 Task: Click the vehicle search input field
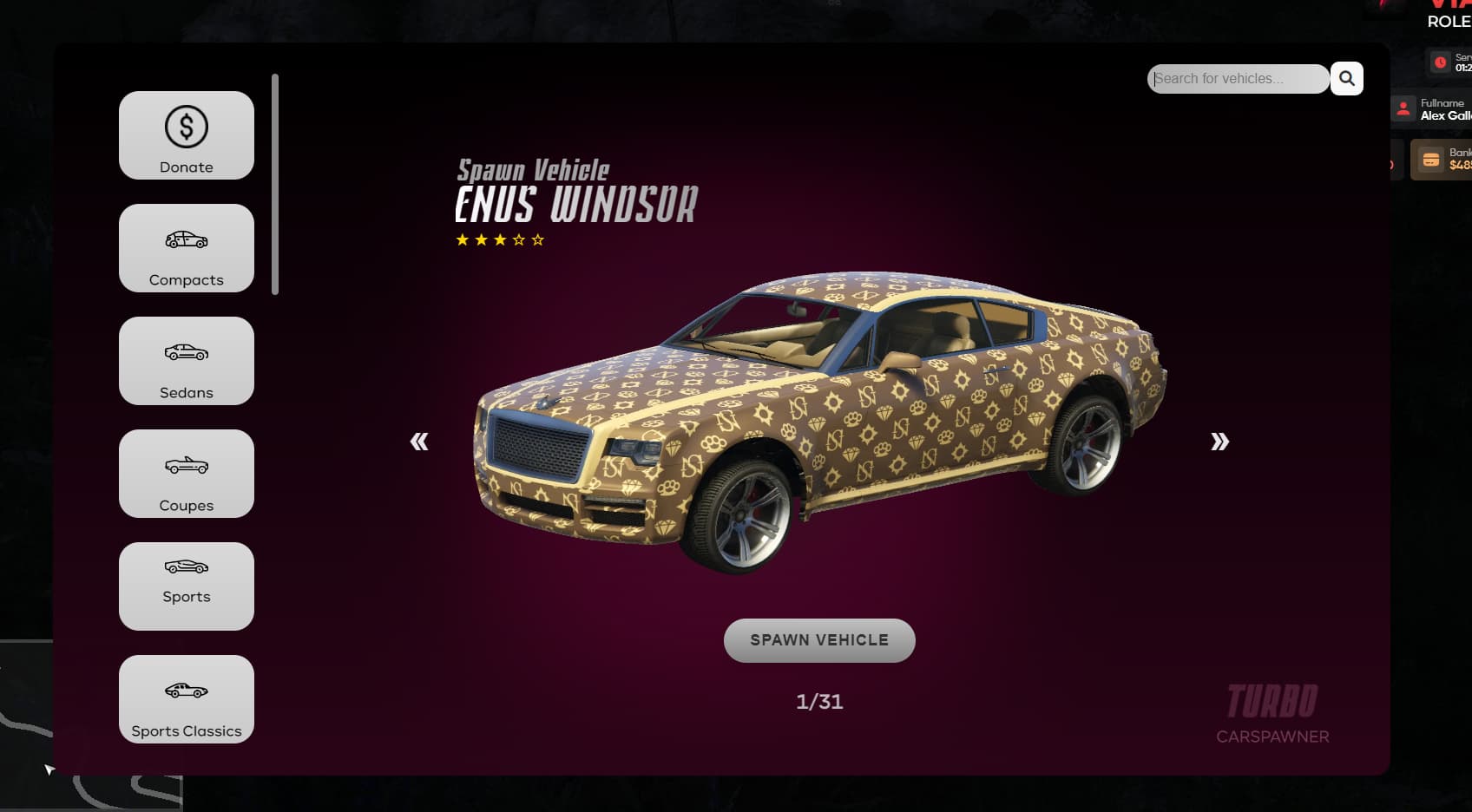pos(1238,78)
